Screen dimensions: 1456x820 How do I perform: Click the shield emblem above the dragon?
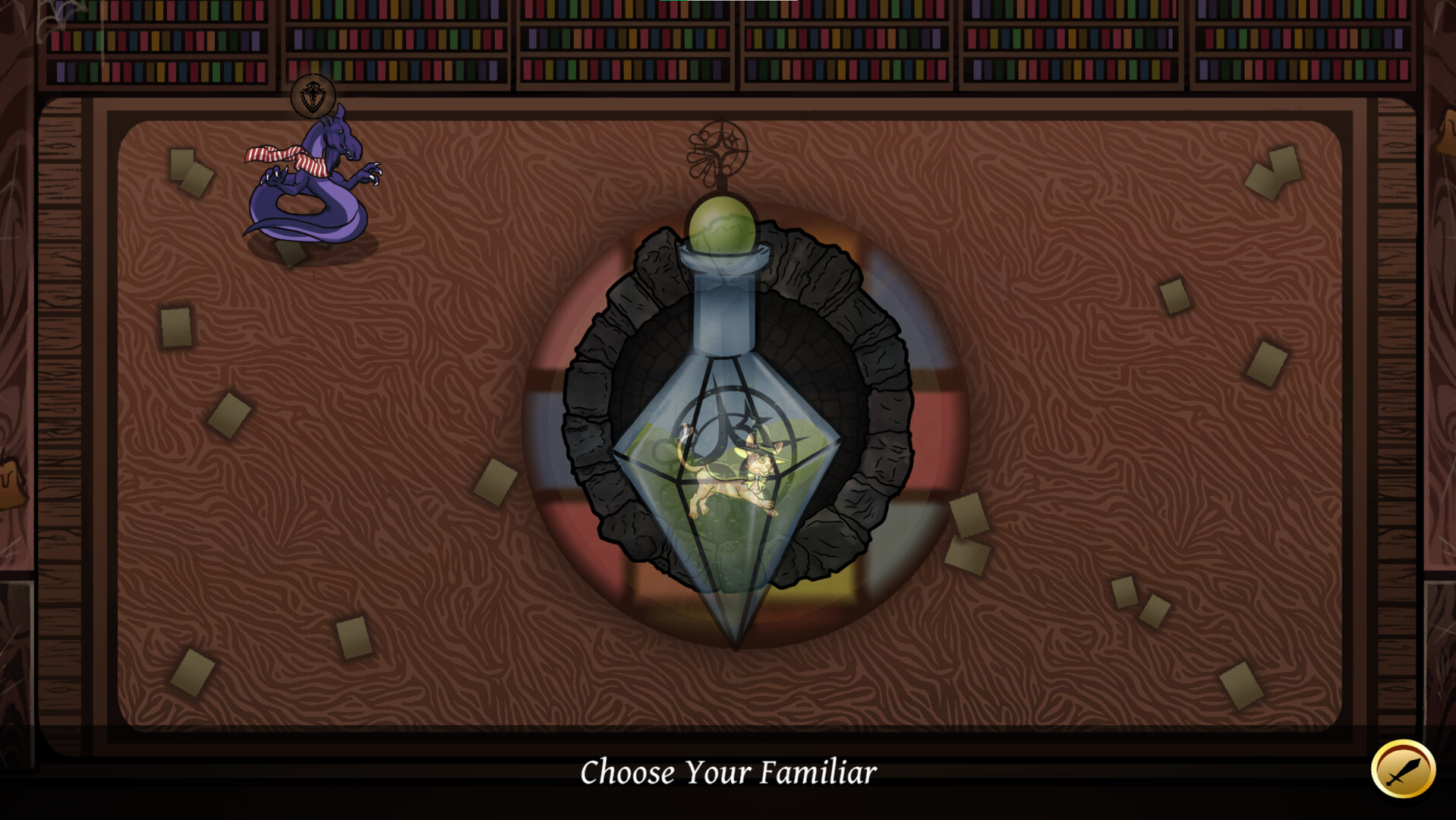(313, 96)
